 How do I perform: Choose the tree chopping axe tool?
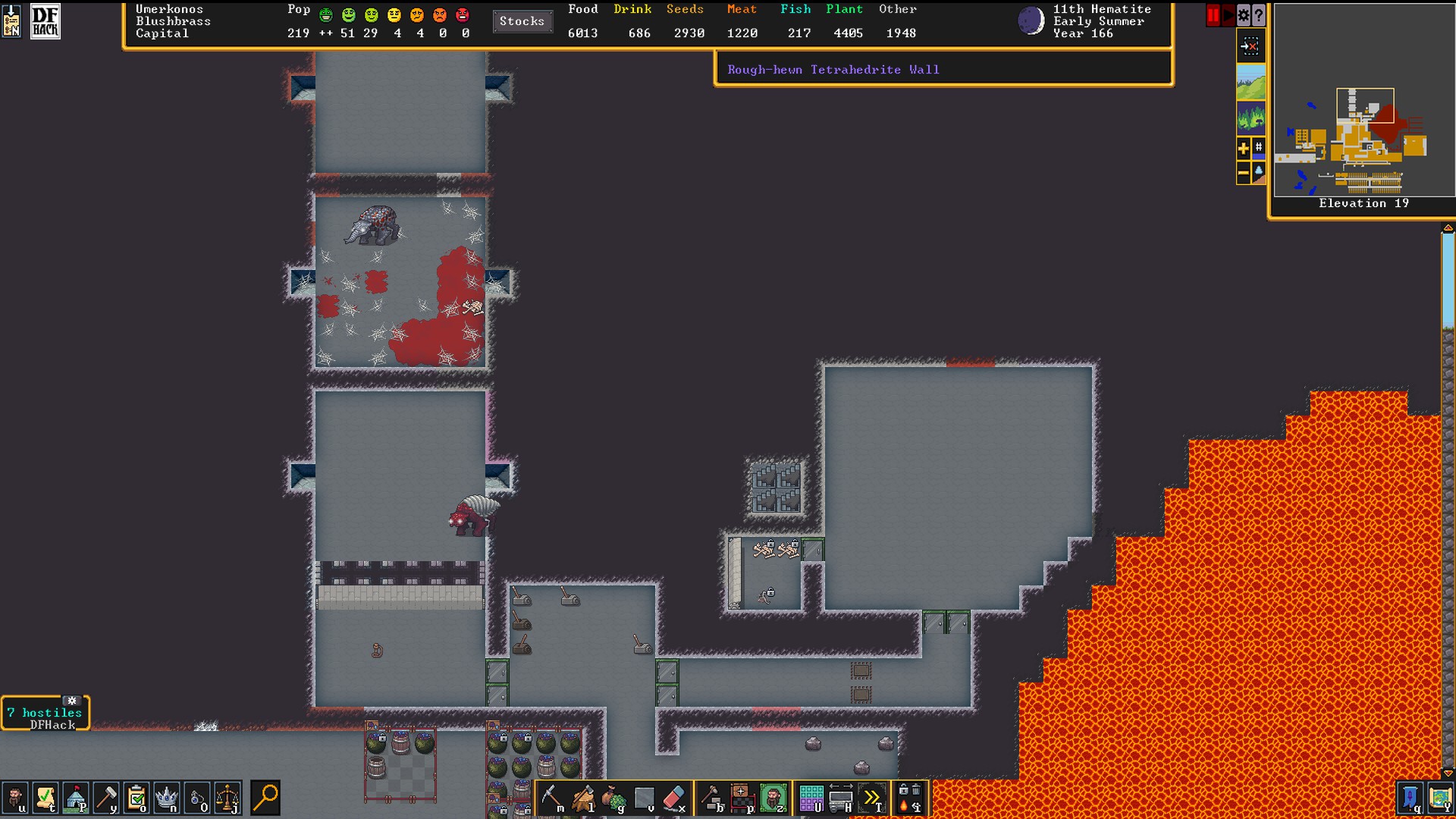583,798
